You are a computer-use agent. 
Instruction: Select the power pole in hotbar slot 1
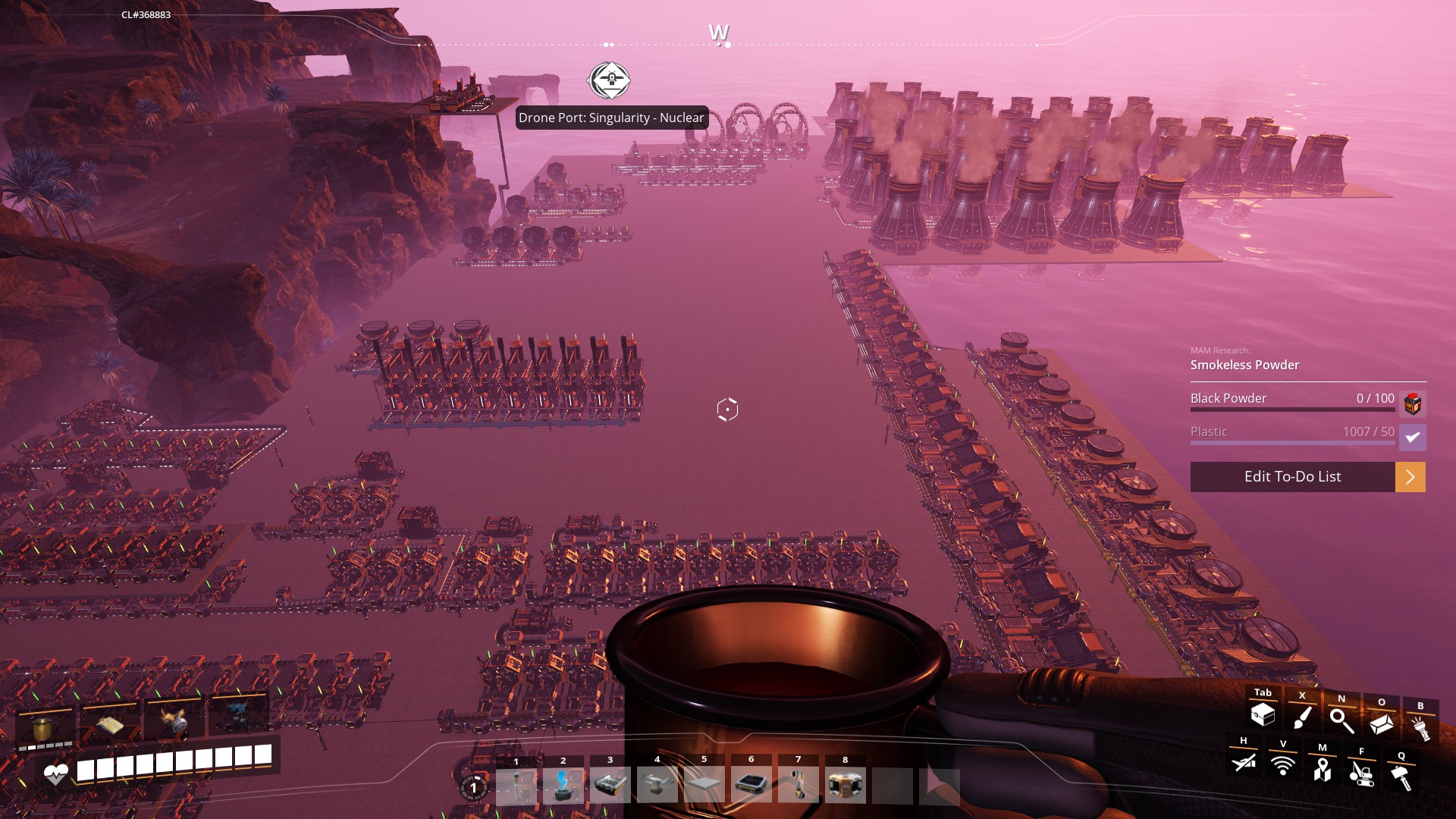[516, 786]
